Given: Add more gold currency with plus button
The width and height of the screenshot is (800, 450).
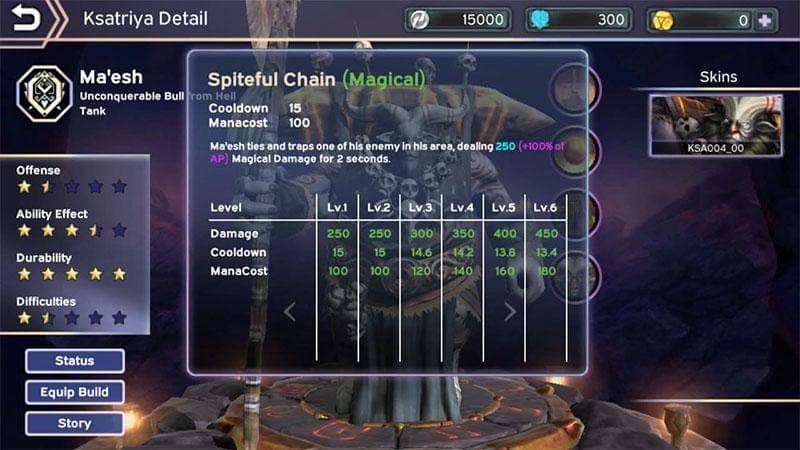Looking at the screenshot, I should click(766, 20).
